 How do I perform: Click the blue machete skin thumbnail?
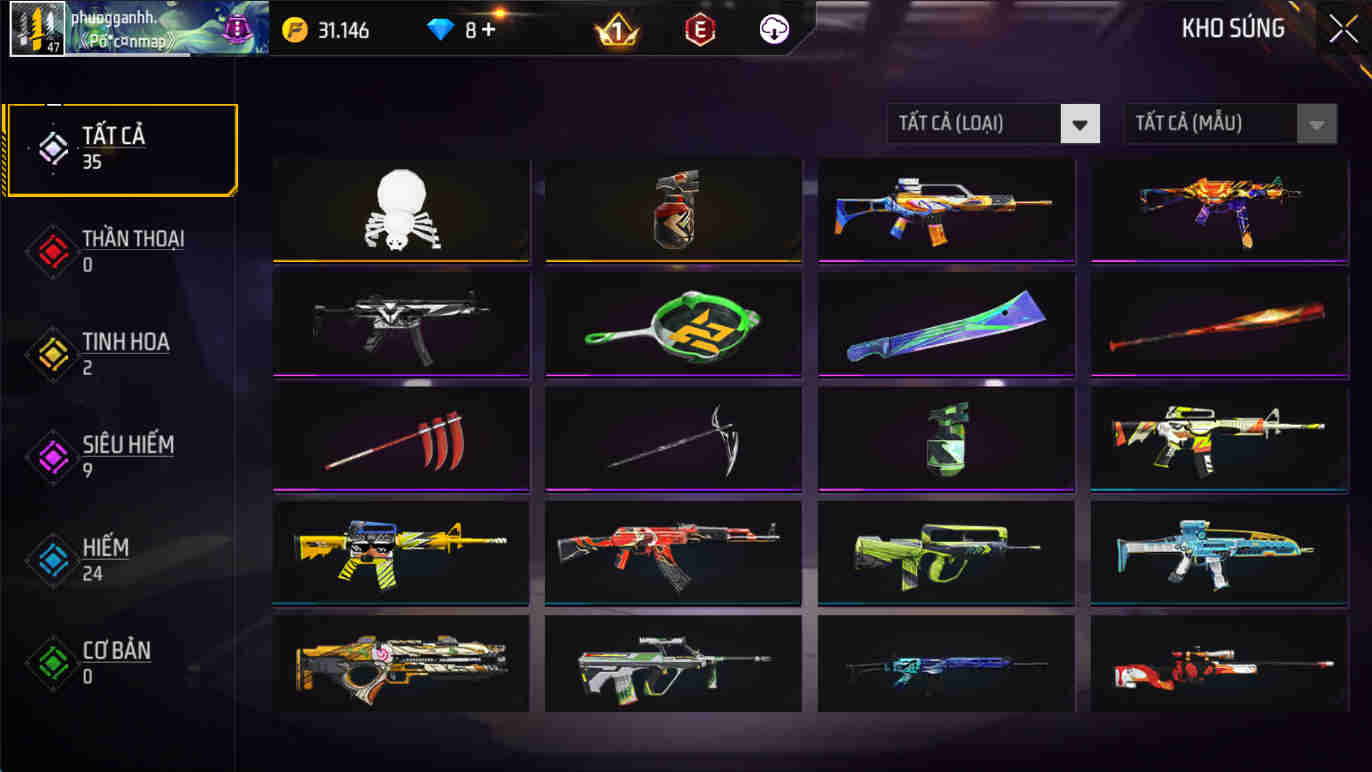tap(945, 325)
